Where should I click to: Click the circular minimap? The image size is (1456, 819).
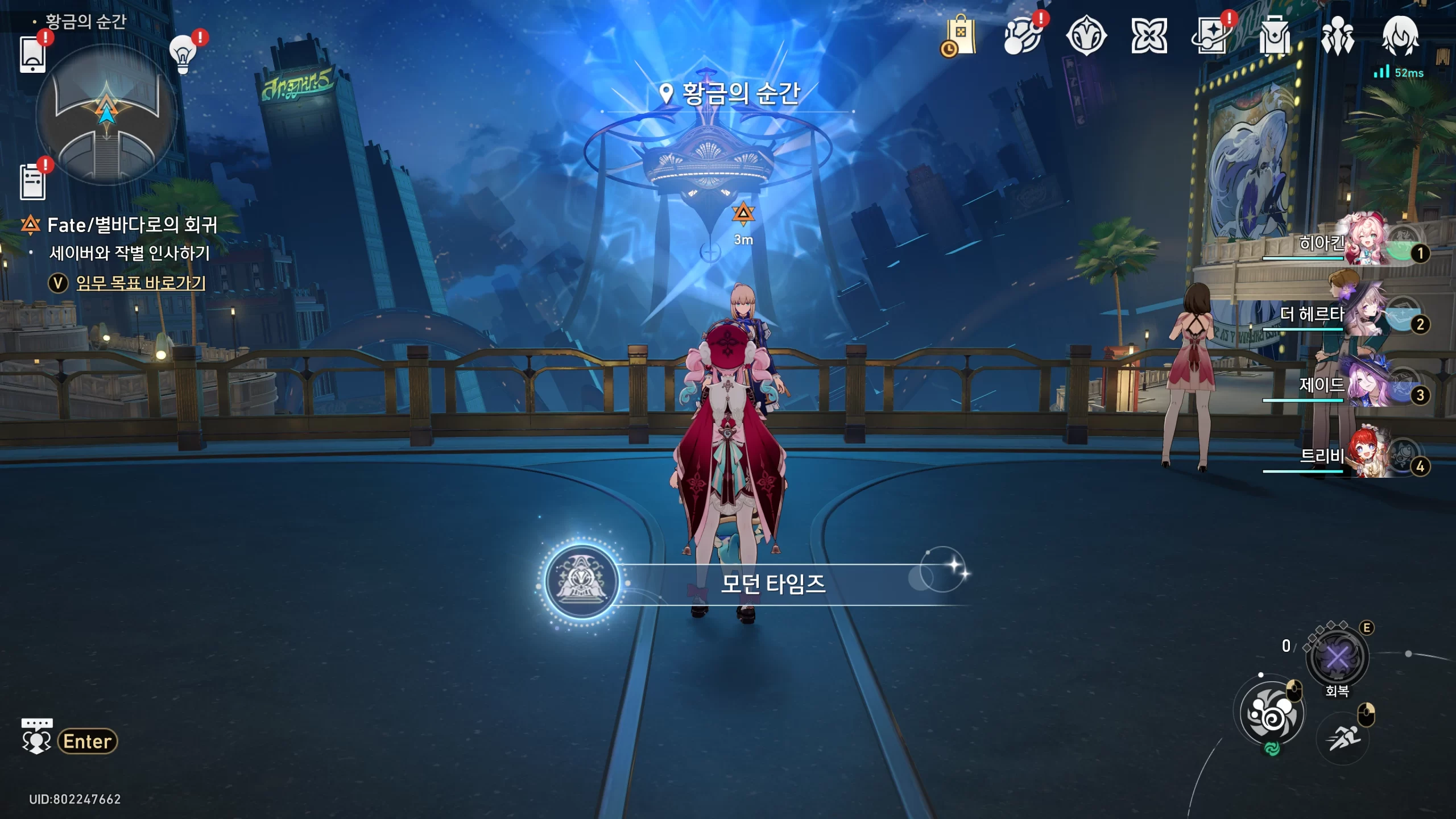[106, 115]
